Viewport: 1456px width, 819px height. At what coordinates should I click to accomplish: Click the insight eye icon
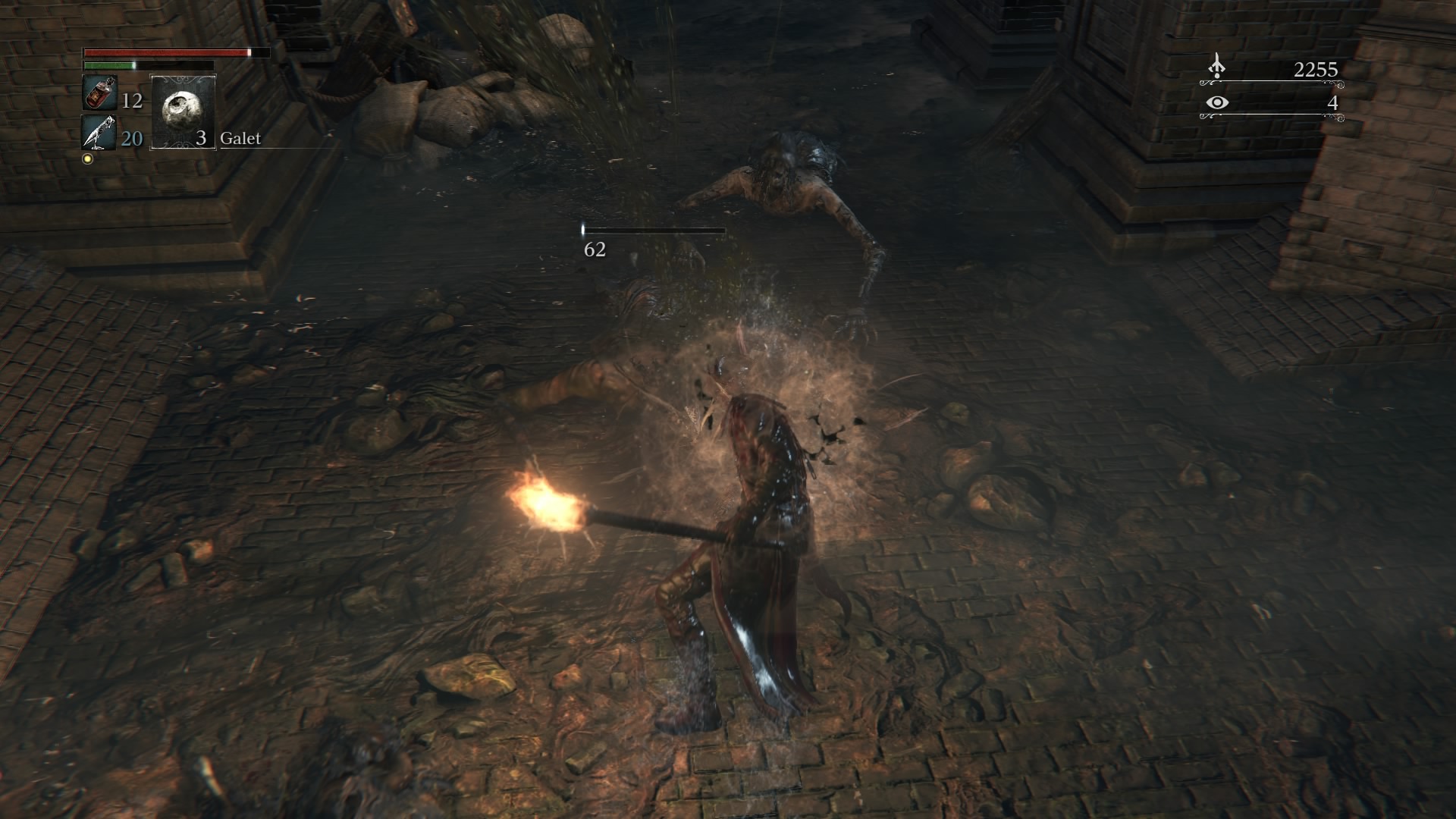click(1216, 102)
